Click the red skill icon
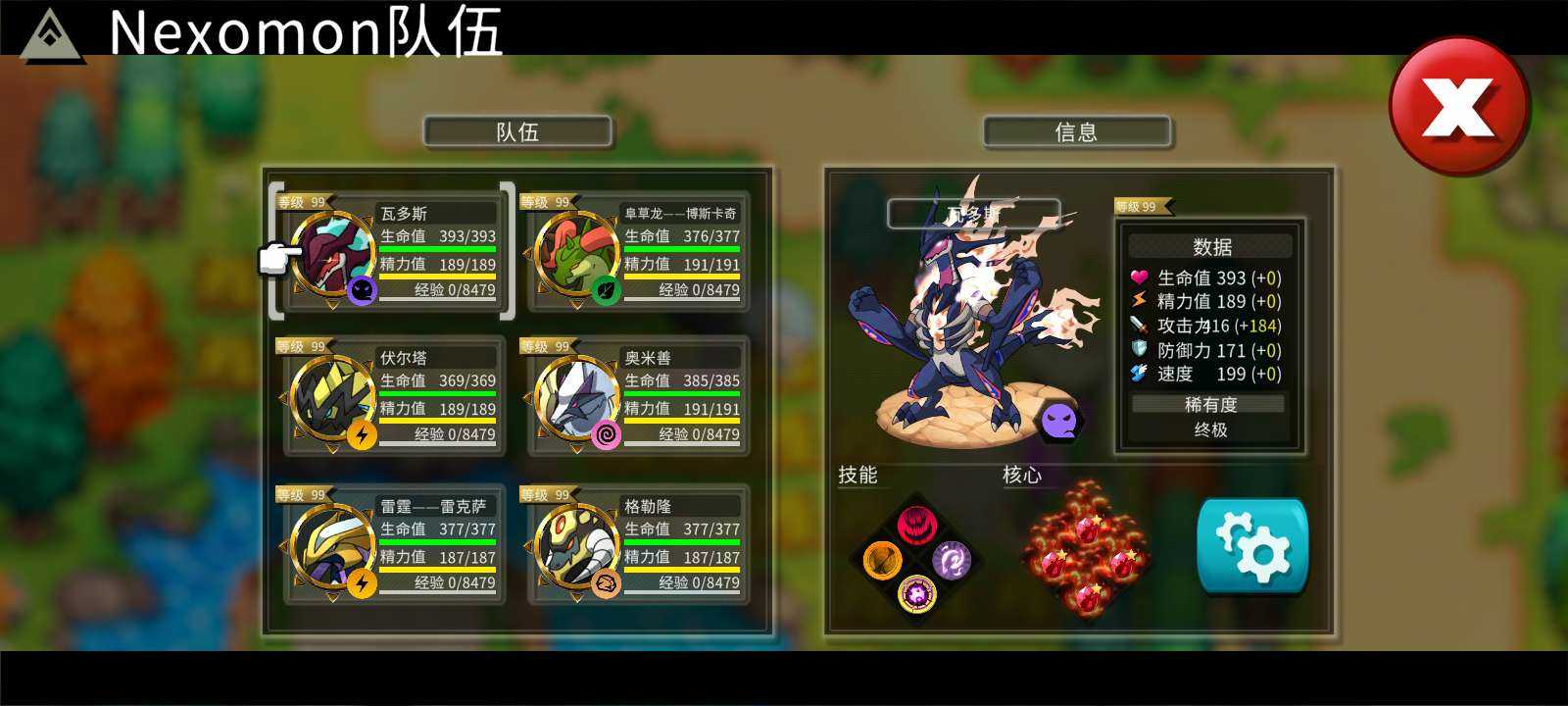1568x706 pixels. coord(916,526)
